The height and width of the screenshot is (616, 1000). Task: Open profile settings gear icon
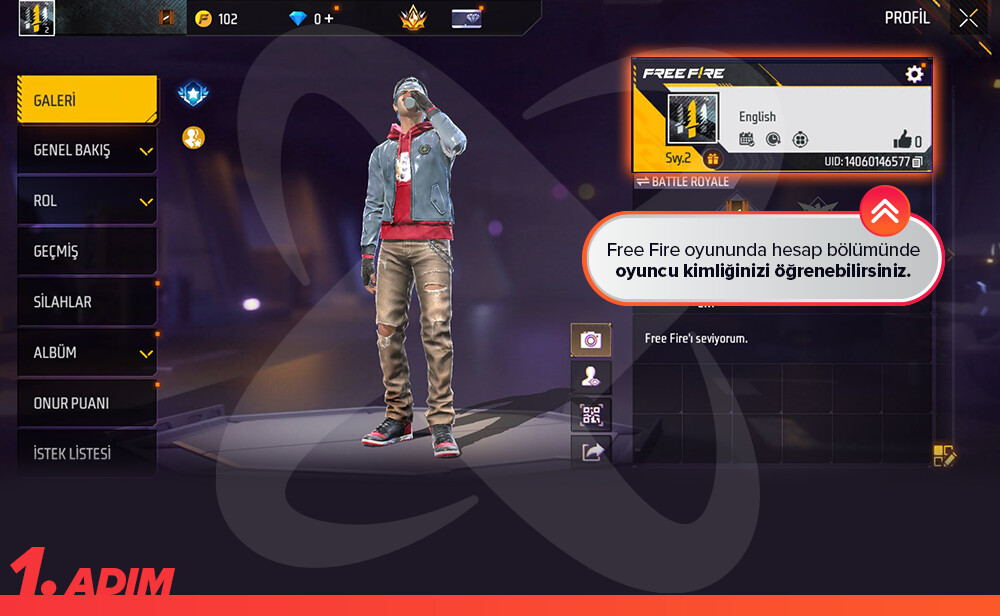(x=914, y=74)
